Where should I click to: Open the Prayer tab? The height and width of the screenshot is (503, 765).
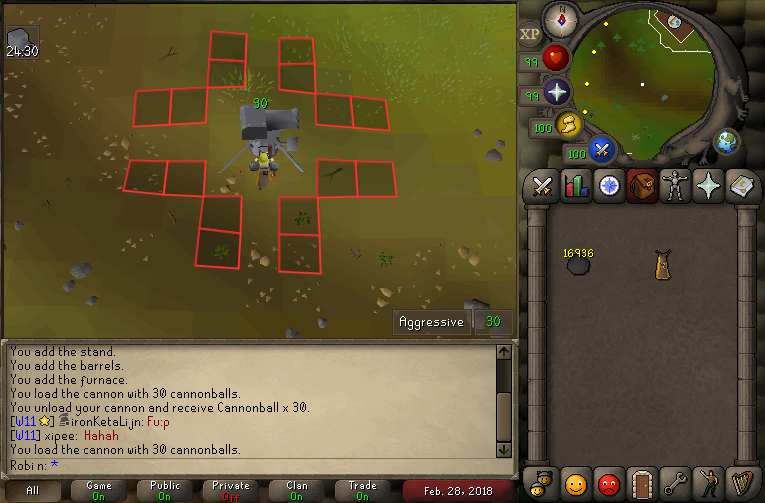(708, 186)
